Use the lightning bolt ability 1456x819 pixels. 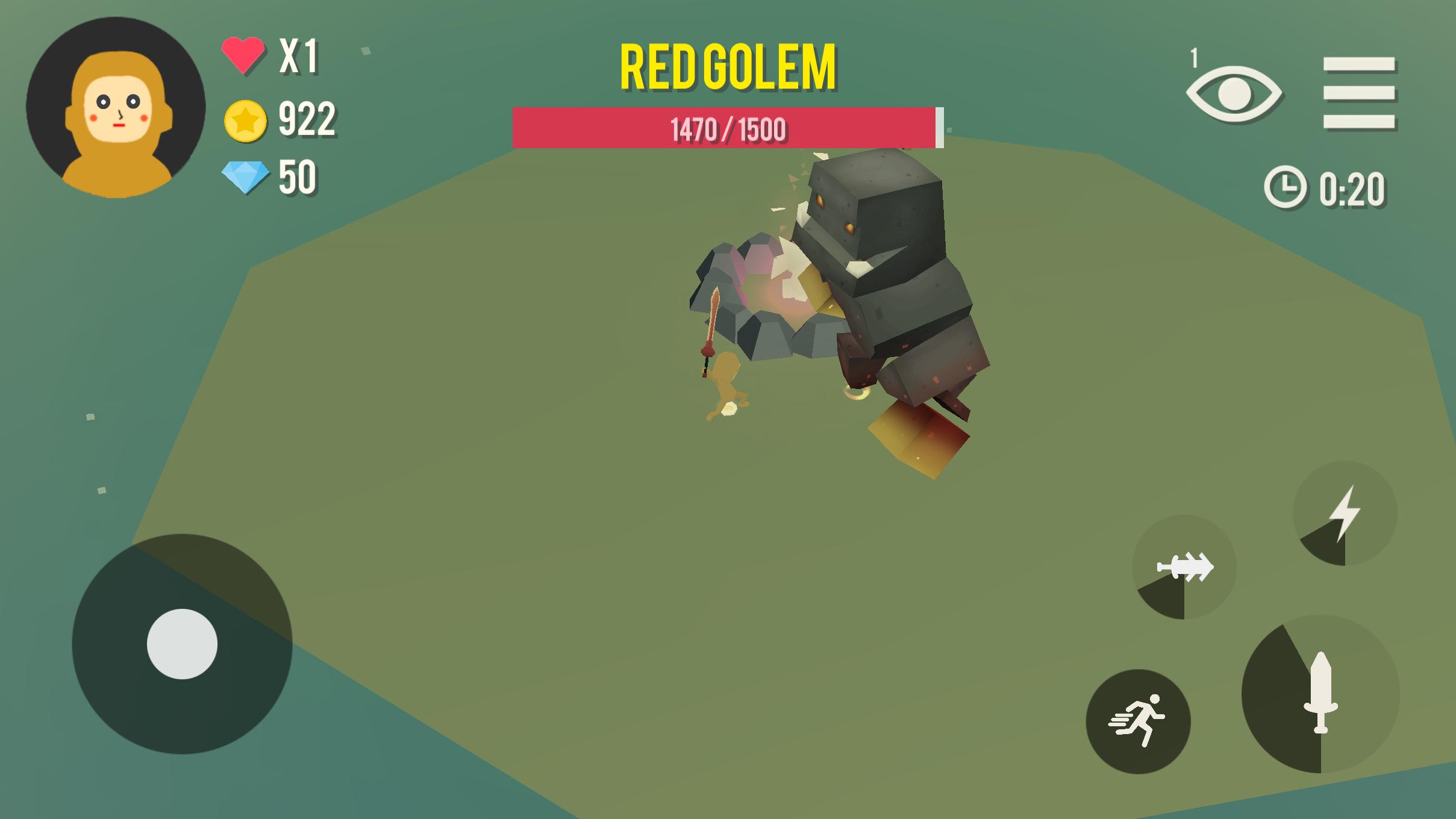click(1345, 514)
